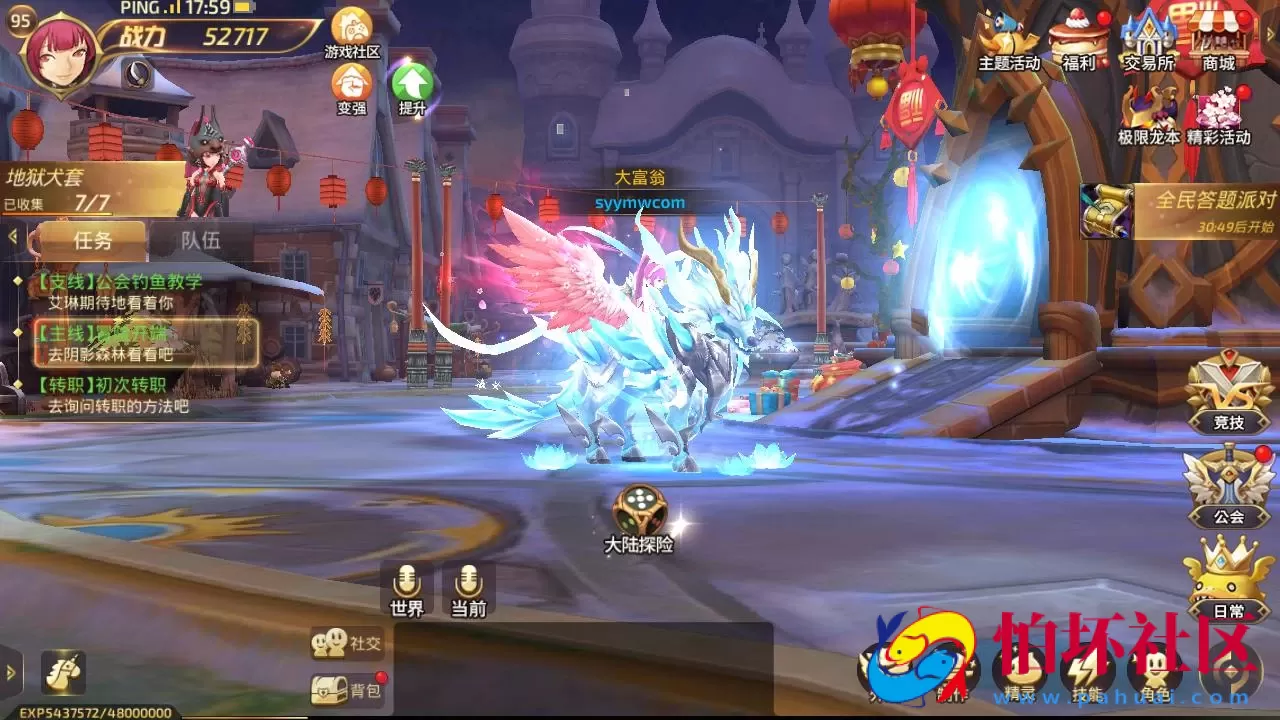The width and height of the screenshot is (1280, 720).
Task: Open the 极限龙本 dragon dungeon icon
Action: click(x=1148, y=105)
